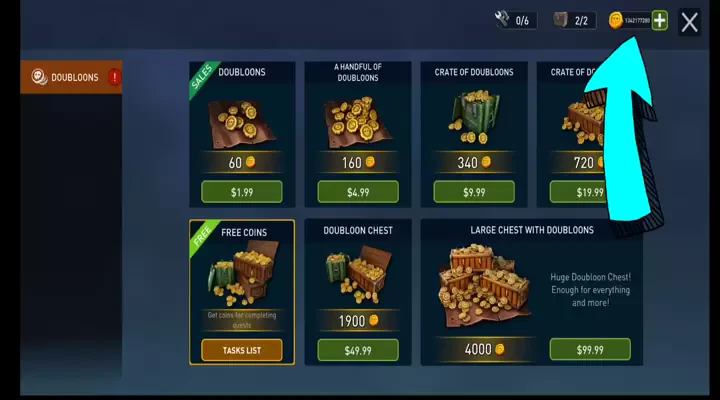Purchase the $4.99 handful of doubloons
The width and height of the screenshot is (720, 400).
click(x=357, y=191)
